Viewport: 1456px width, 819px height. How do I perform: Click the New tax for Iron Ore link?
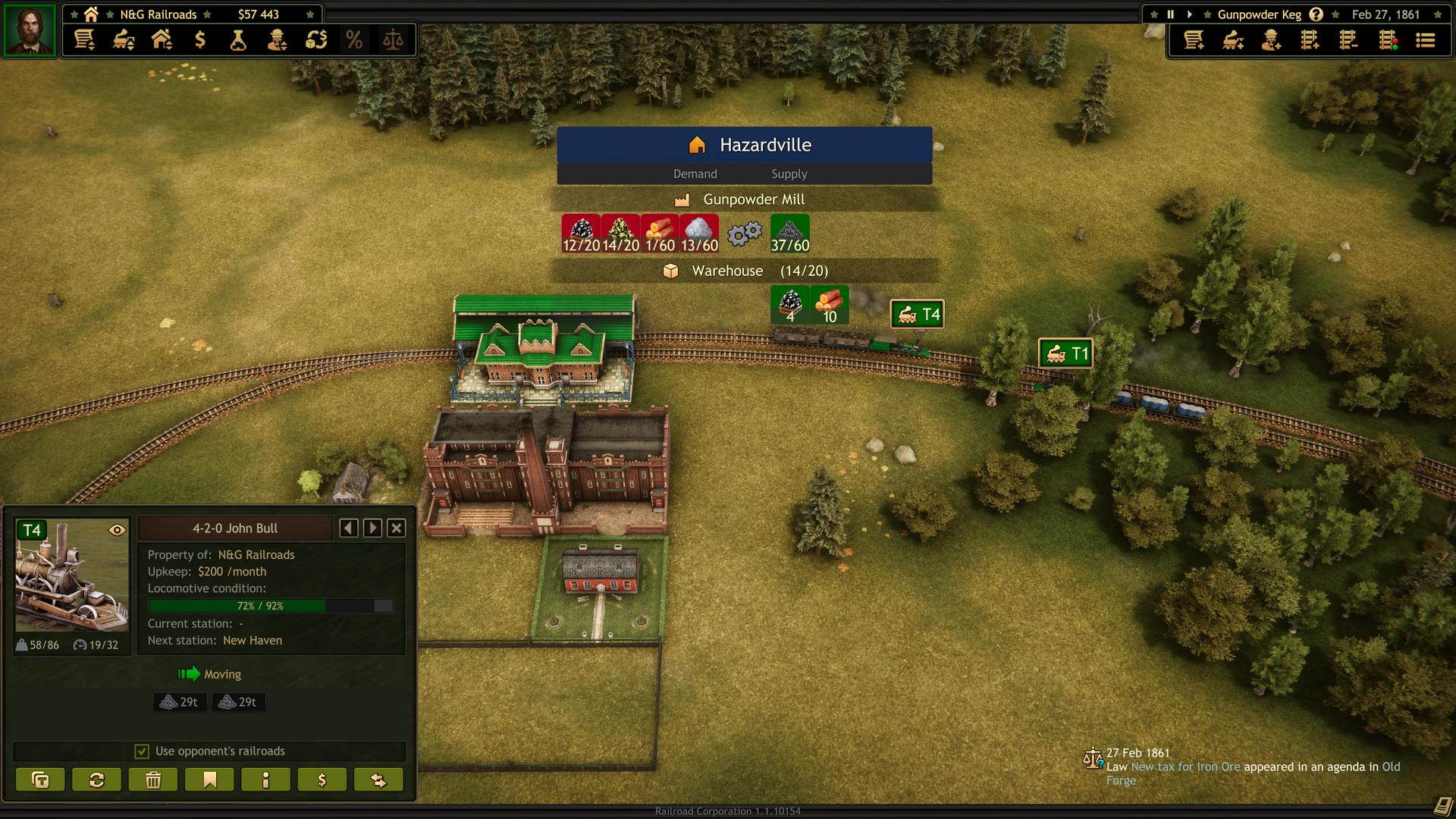pos(1185,767)
